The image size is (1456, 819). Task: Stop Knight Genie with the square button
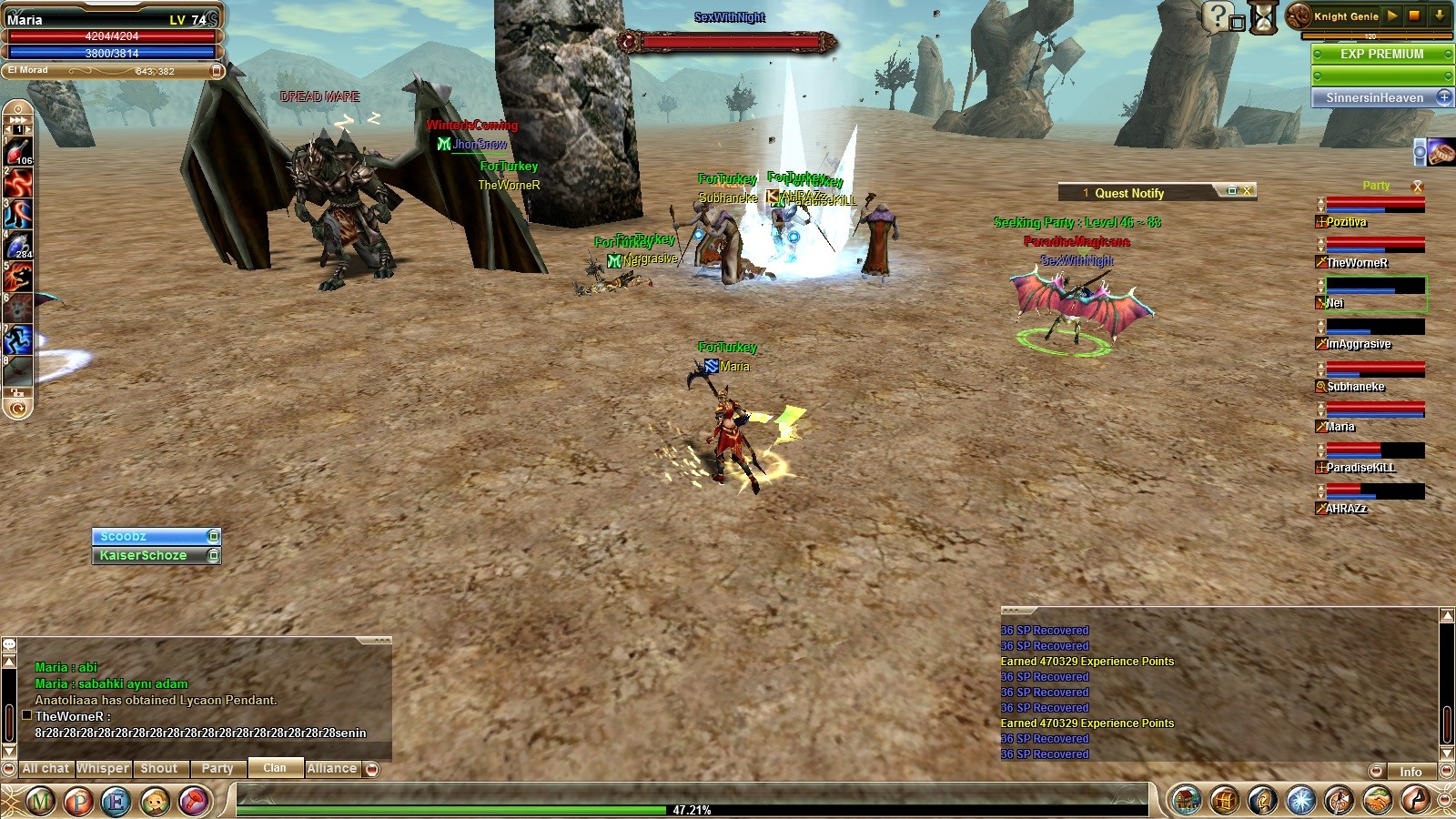tap(1414, 15)
